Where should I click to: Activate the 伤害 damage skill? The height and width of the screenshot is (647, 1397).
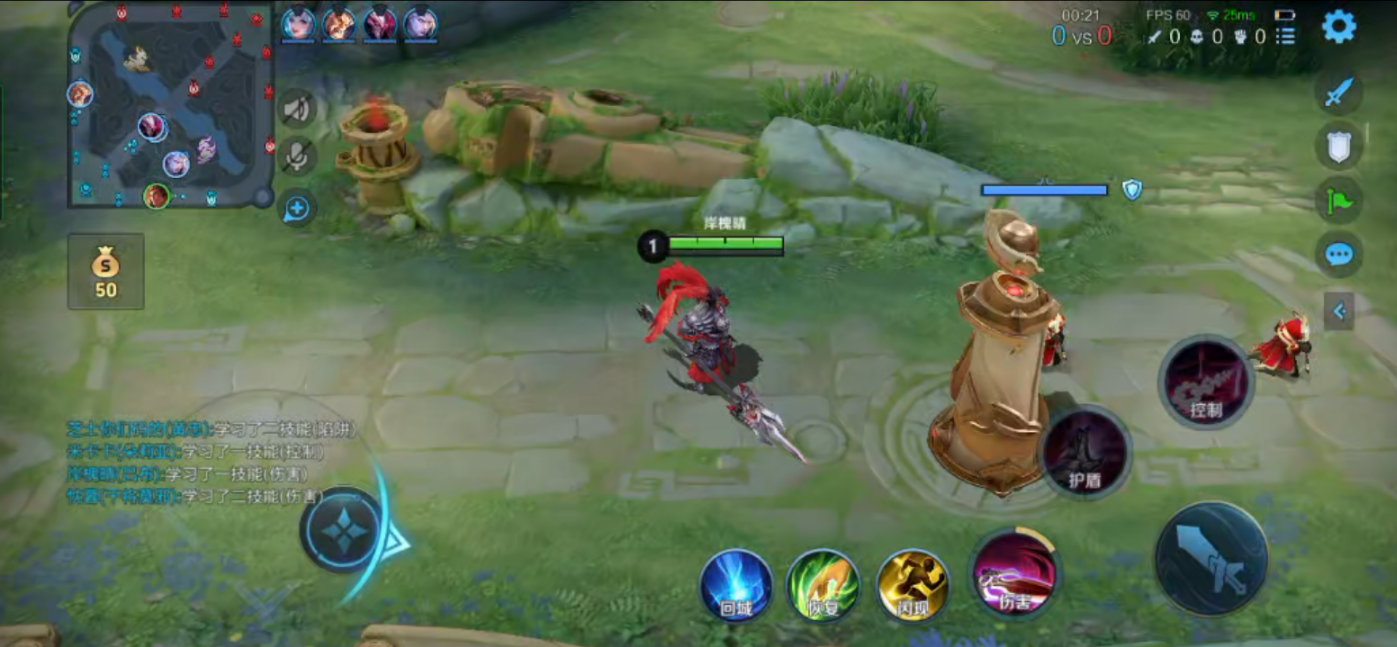coord(1014,574)
